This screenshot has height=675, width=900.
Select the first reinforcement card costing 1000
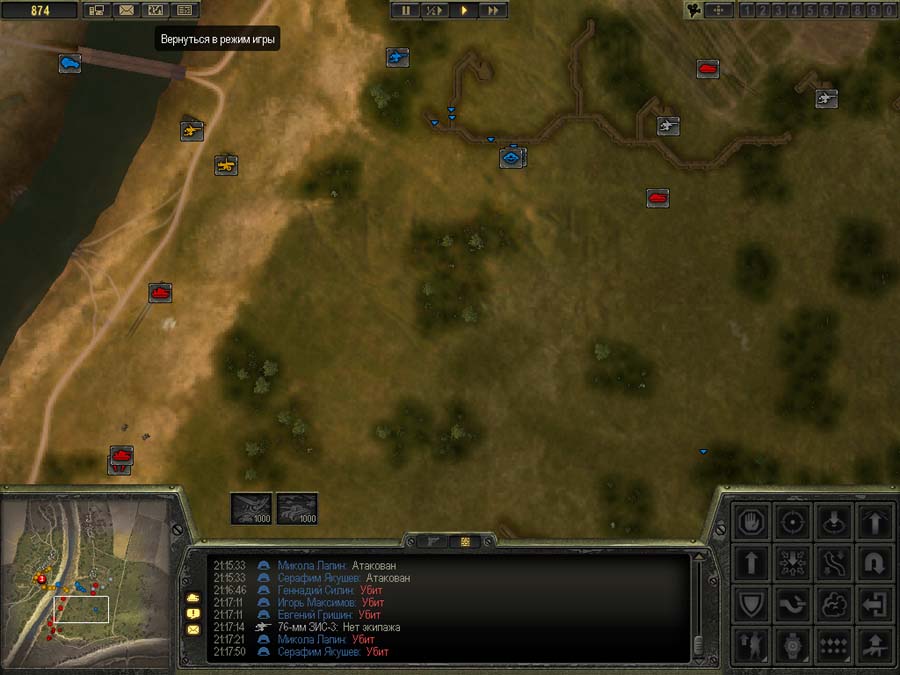250,508
